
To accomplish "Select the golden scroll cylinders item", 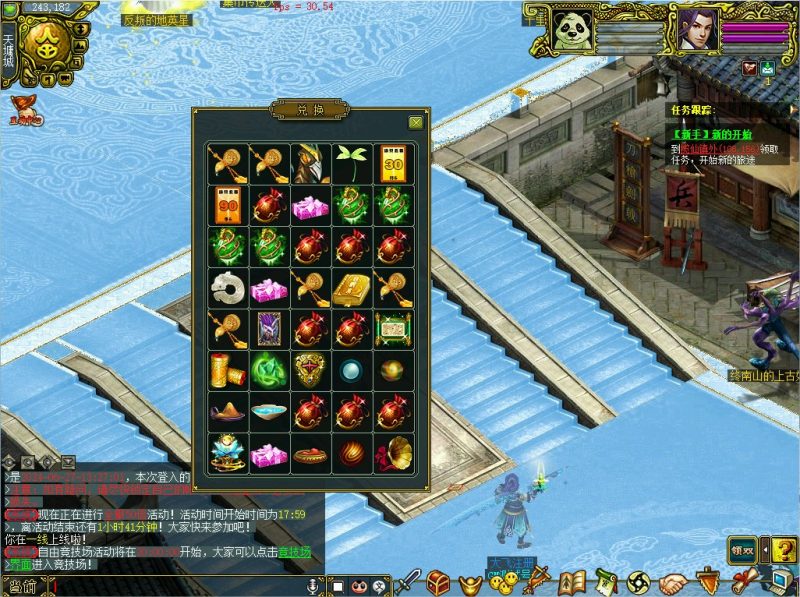I will pyautogui.click(x=228, y=370).
